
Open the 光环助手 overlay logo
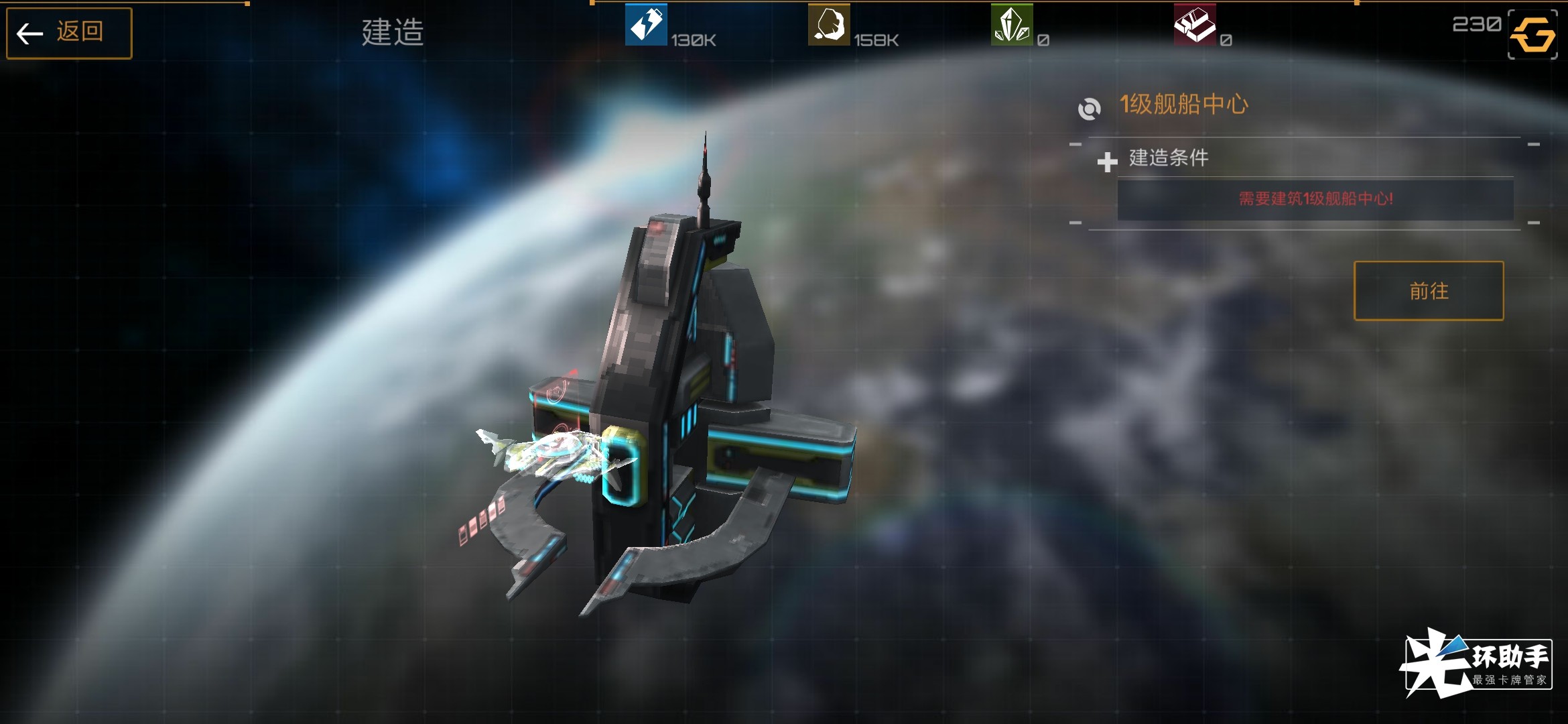(x=1477, y=663)
